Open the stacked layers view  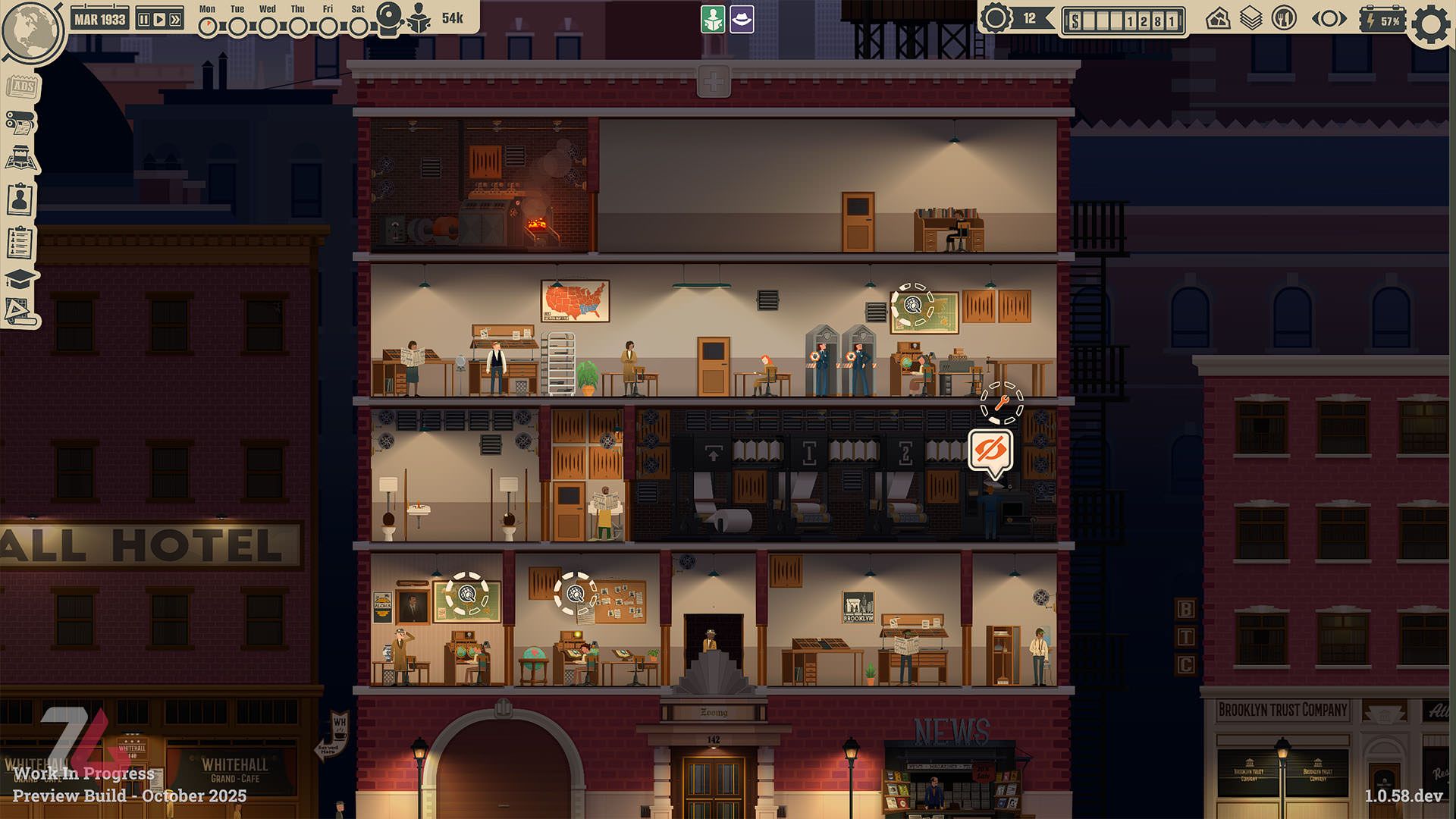click(x=1250, y=19)
